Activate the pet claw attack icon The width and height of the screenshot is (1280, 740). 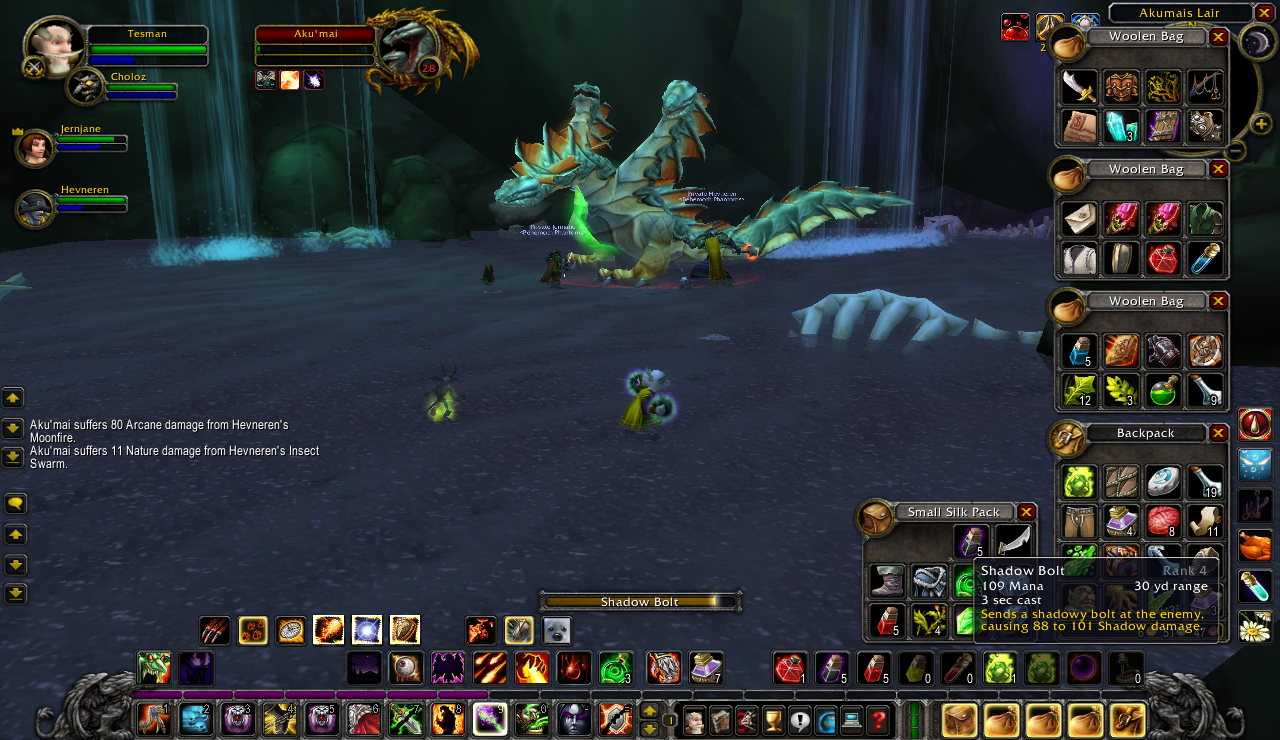(215, 630)
